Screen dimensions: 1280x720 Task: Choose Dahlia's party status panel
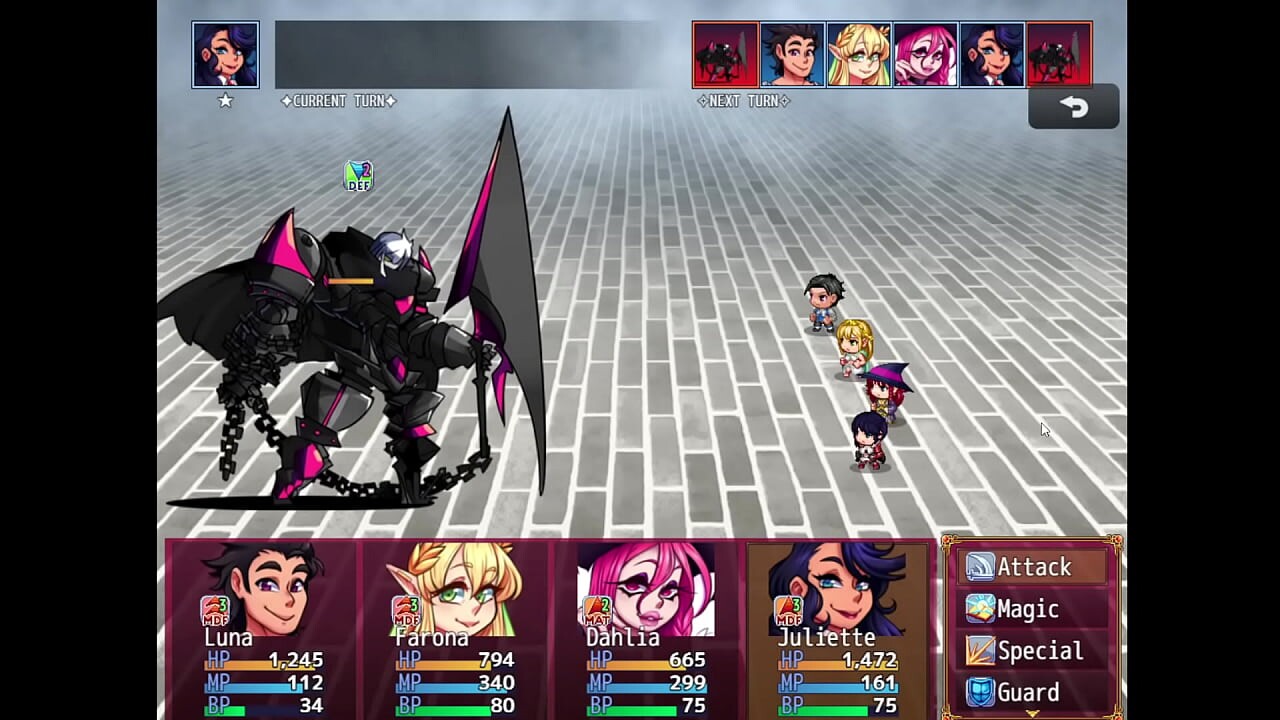pos(647,630)
